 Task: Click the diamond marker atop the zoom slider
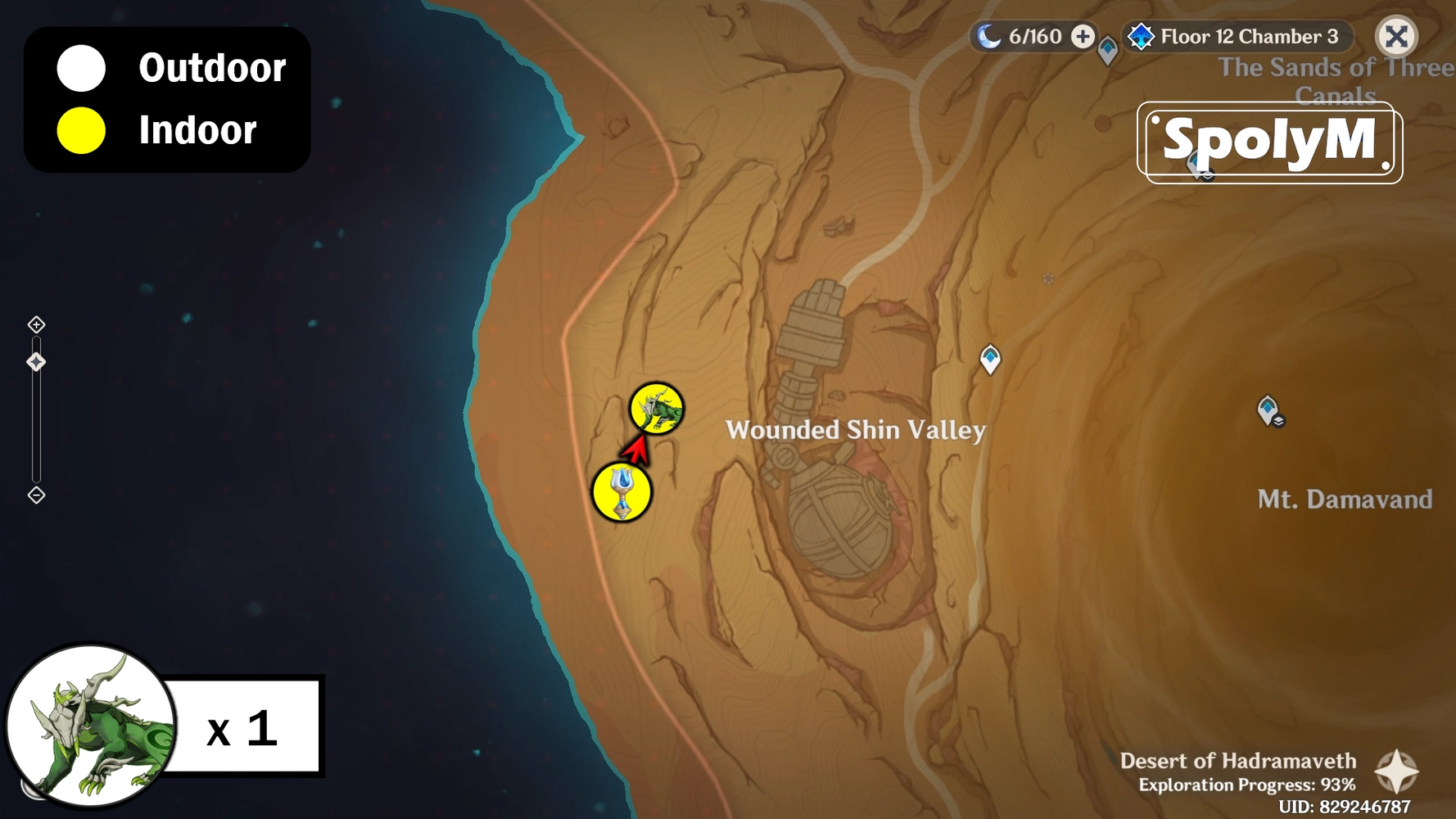click(36, 324)
